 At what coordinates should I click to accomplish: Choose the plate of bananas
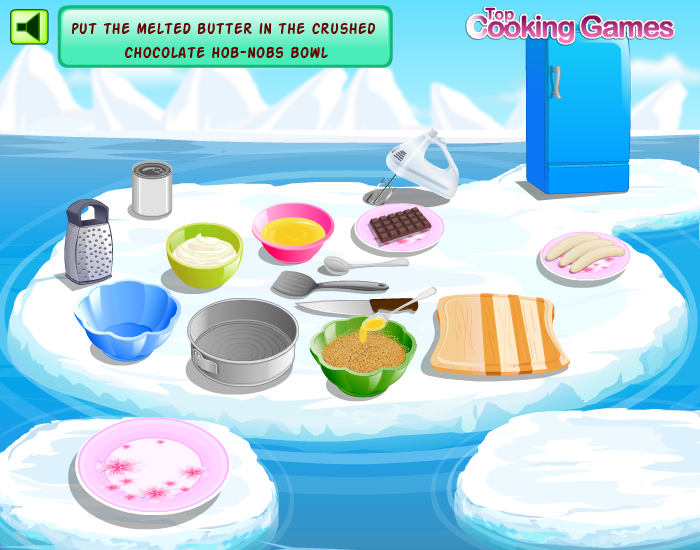pyautogui.click(x=584, y=255)
